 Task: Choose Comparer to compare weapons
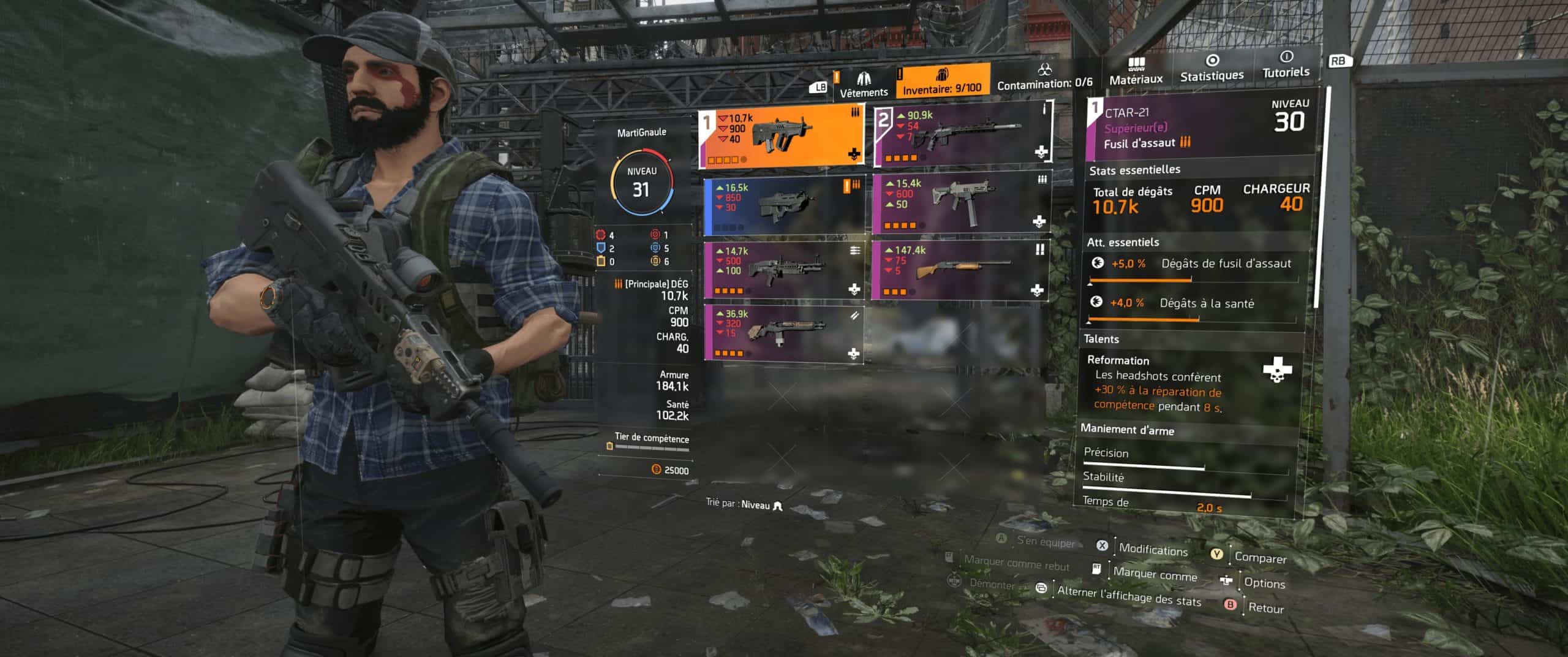[x=1259, y=557]
